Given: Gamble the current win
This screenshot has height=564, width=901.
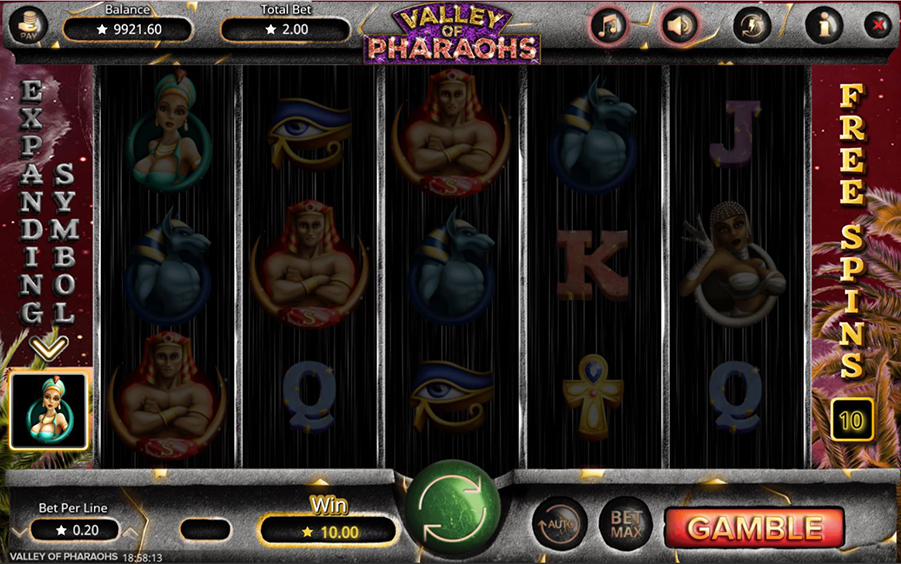Looking at the screenshot, I should [753, 527].
